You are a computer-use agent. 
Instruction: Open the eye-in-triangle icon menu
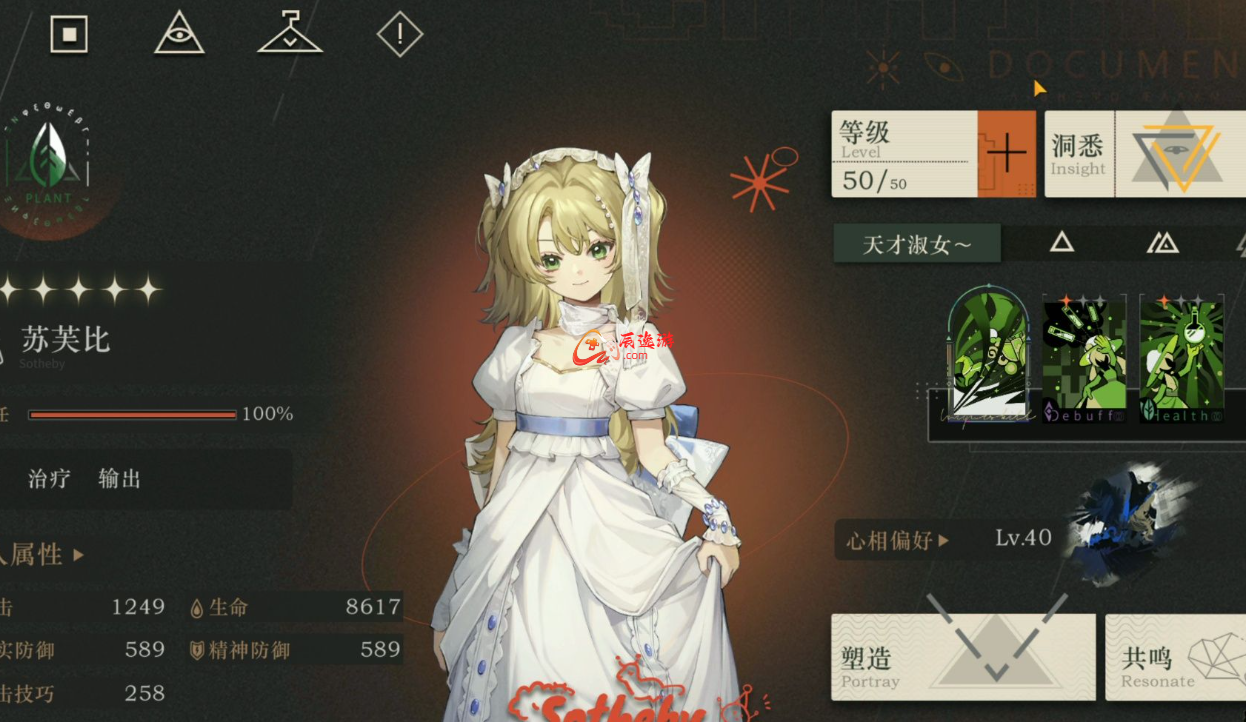[x=179, y=34]
